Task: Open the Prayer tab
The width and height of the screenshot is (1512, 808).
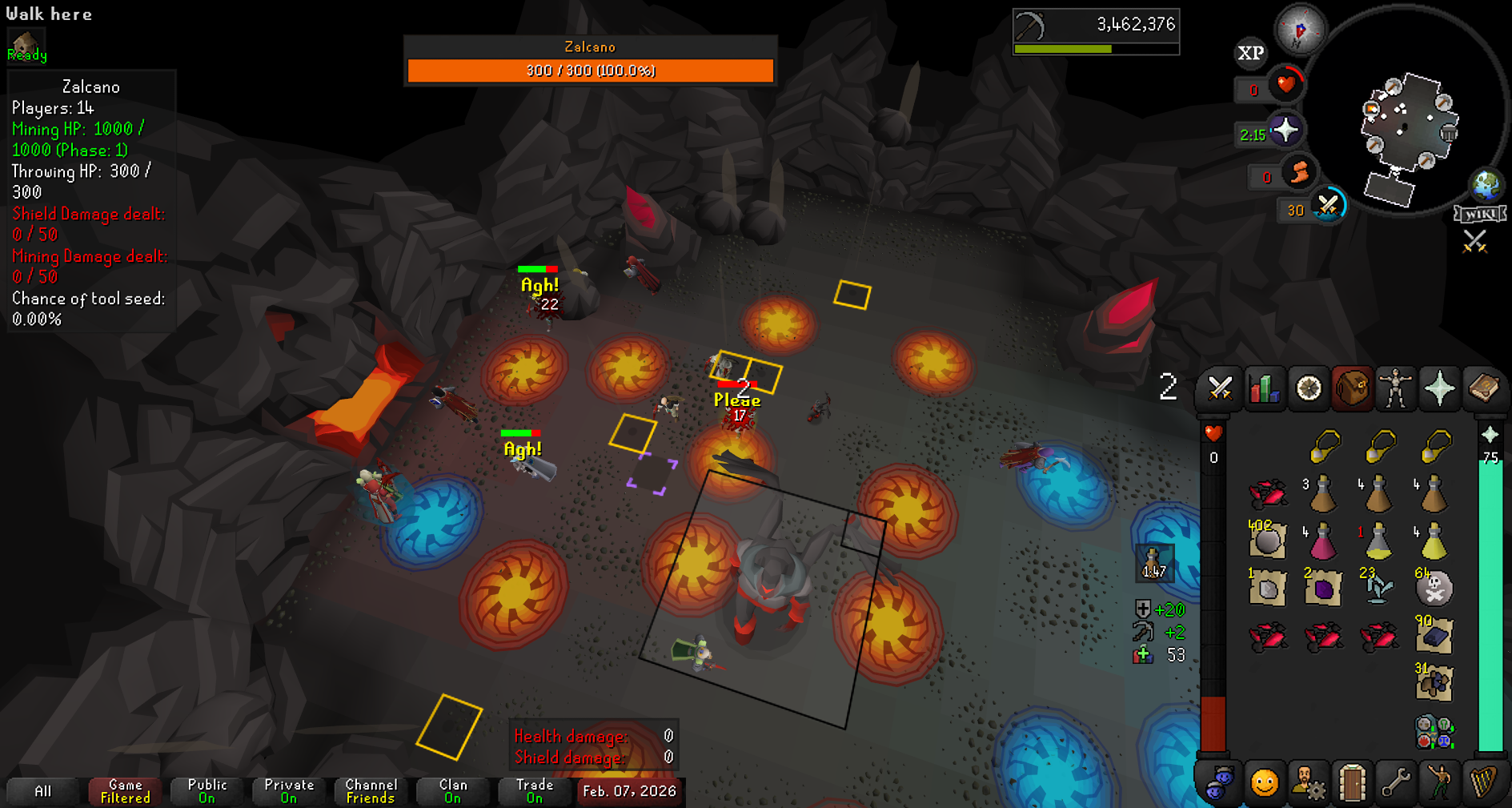Action: coord(1439,389)
